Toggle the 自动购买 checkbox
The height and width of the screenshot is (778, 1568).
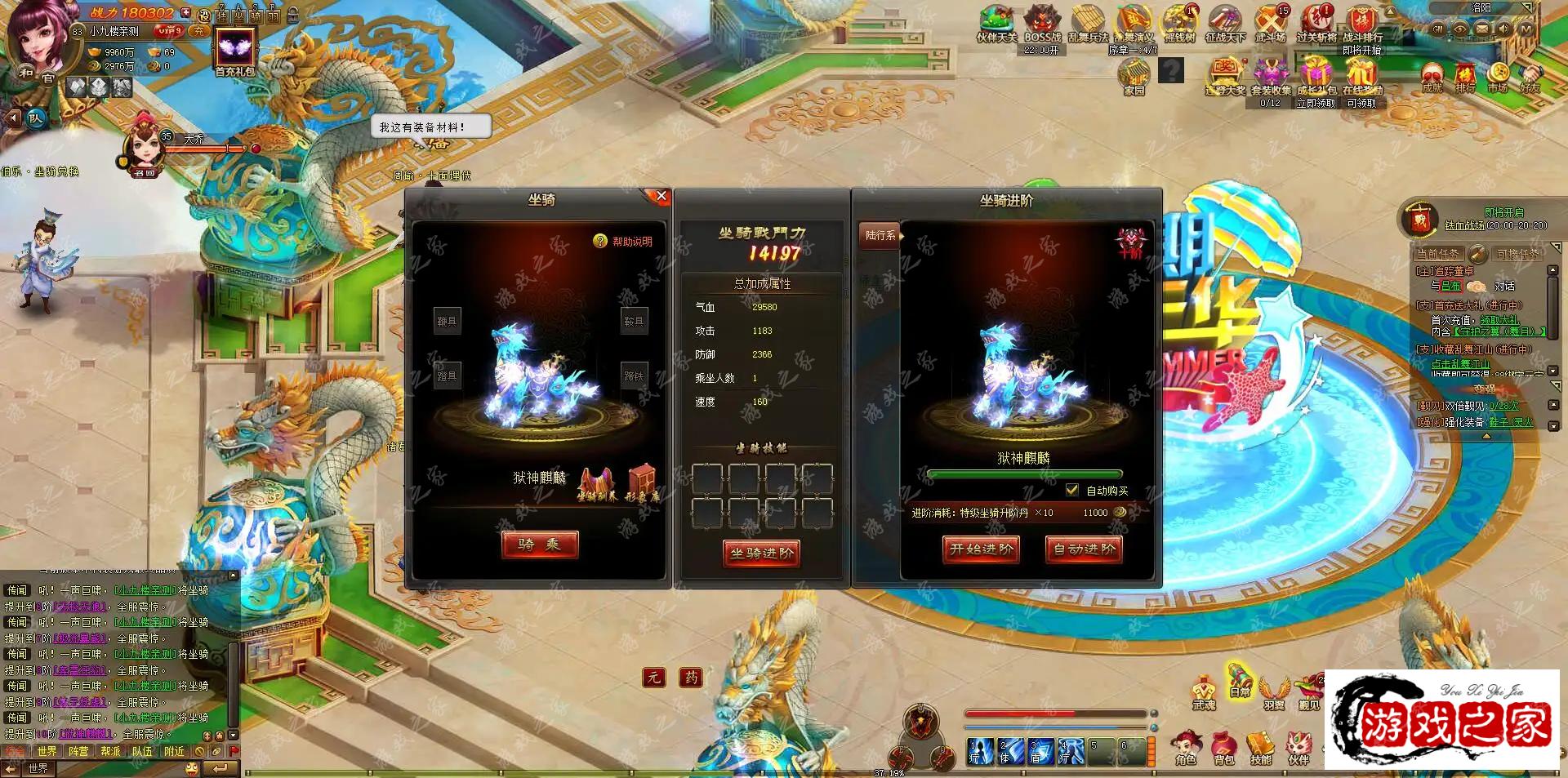1072,490
